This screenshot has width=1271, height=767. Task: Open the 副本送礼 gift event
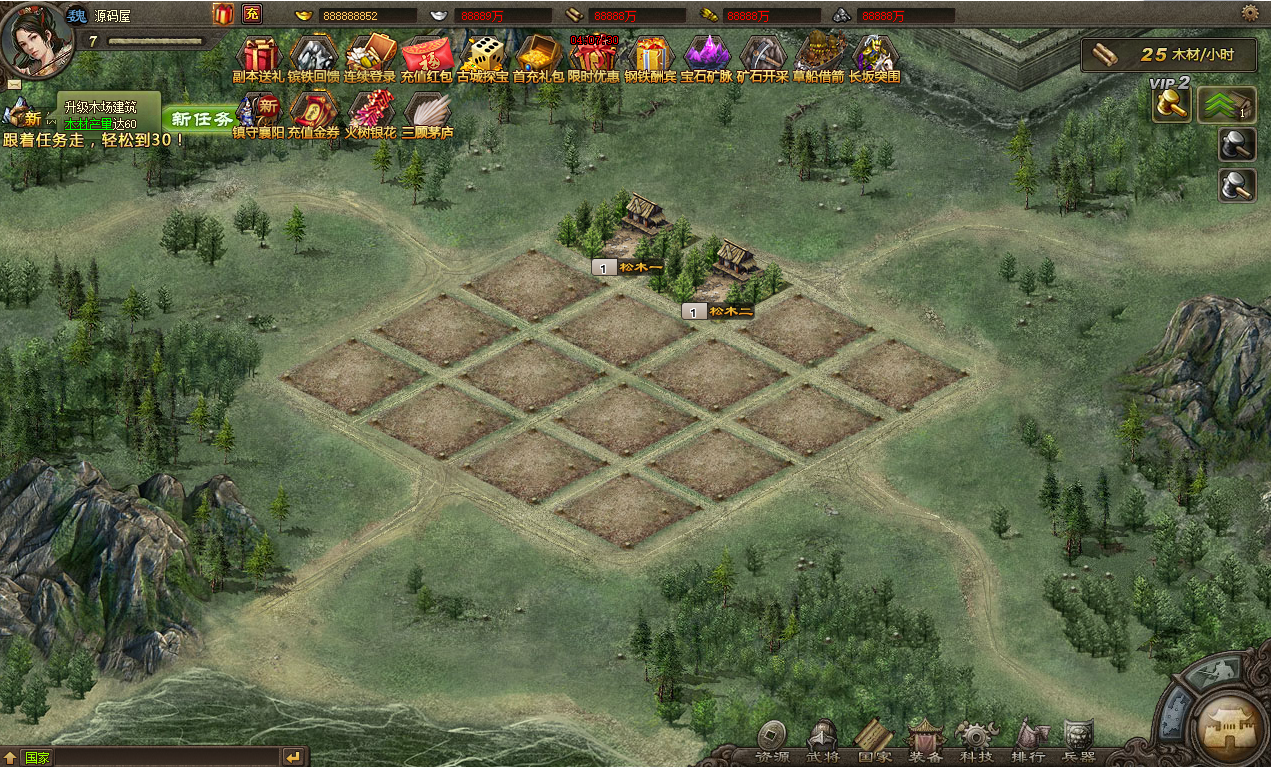click(x=259, y=55)
